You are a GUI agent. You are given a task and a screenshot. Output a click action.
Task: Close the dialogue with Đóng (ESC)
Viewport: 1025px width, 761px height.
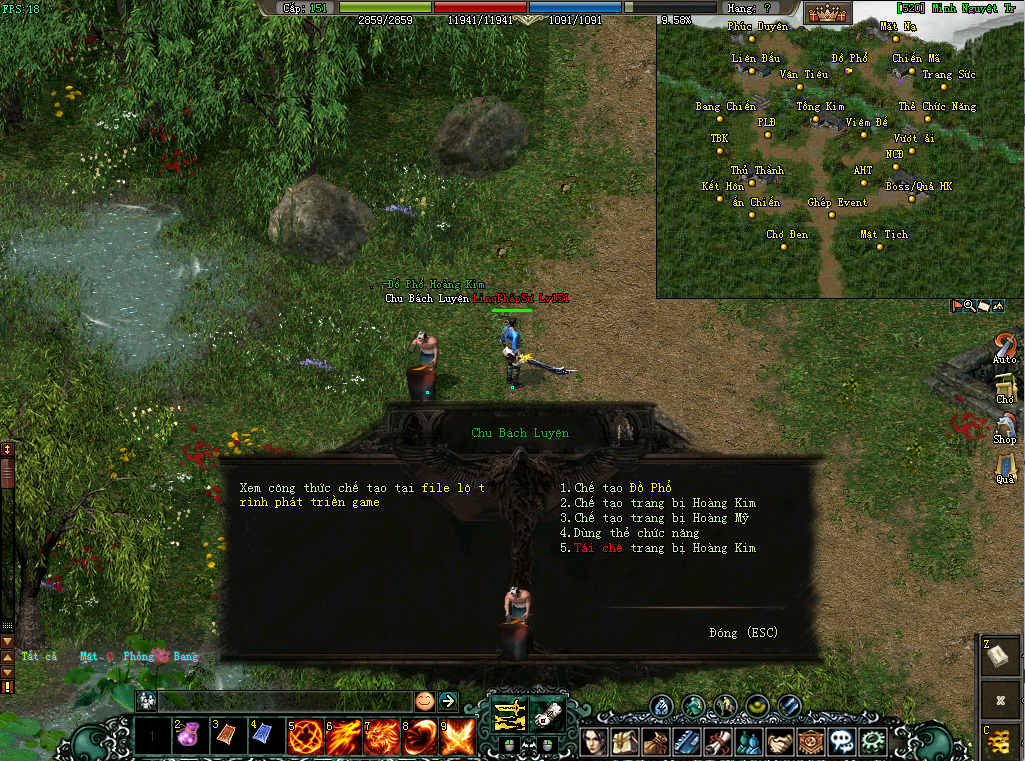pos(743,633)
